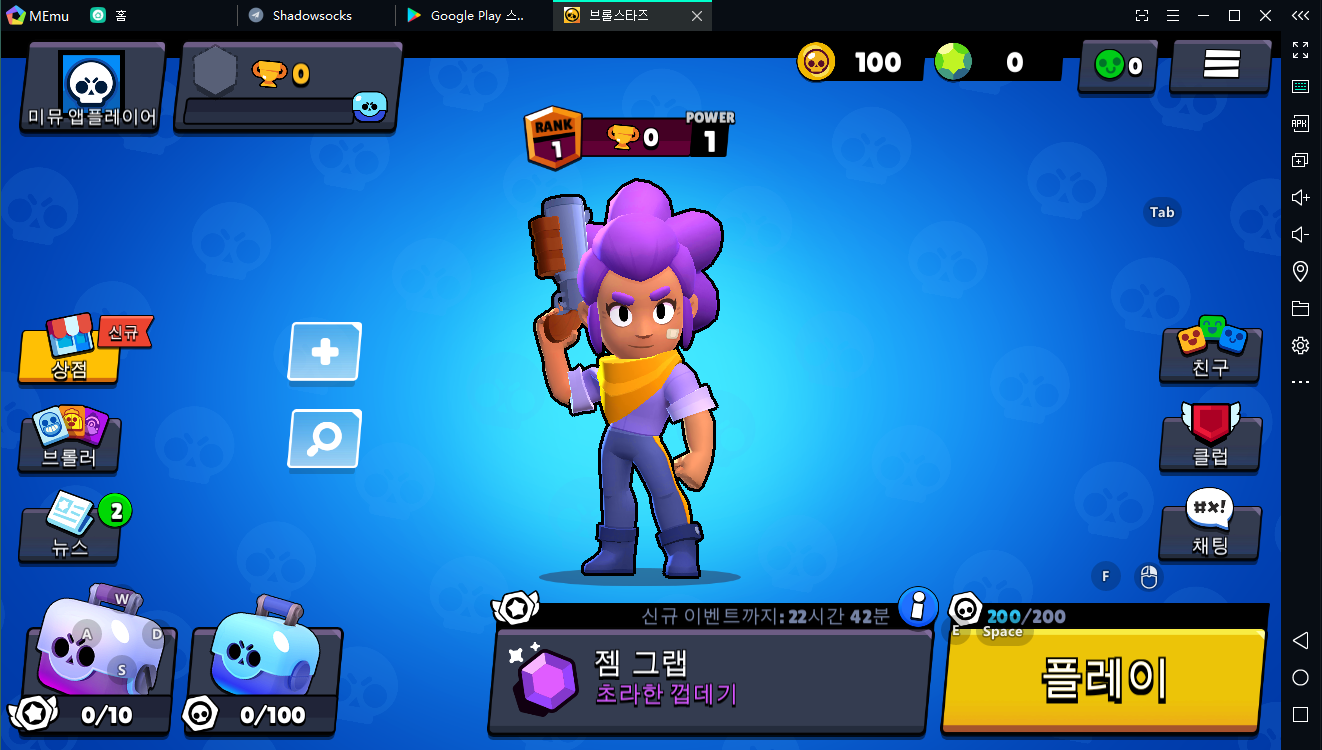This screenshot has height=750, width=1322.
Task: Show event info with the blue i icon
Action: [x=917, y=606]
